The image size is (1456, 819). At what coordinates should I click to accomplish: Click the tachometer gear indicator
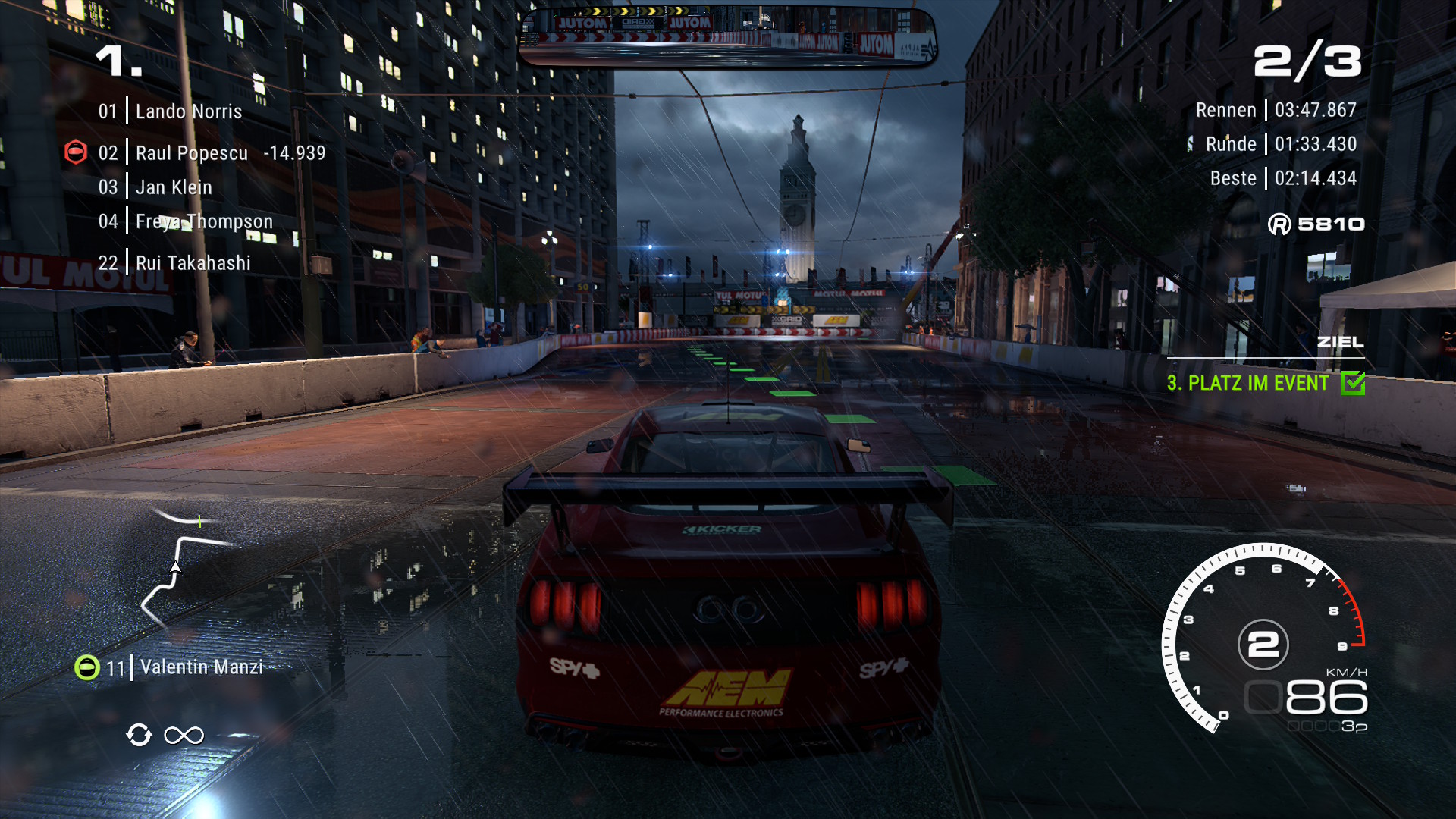point(1263,645)
